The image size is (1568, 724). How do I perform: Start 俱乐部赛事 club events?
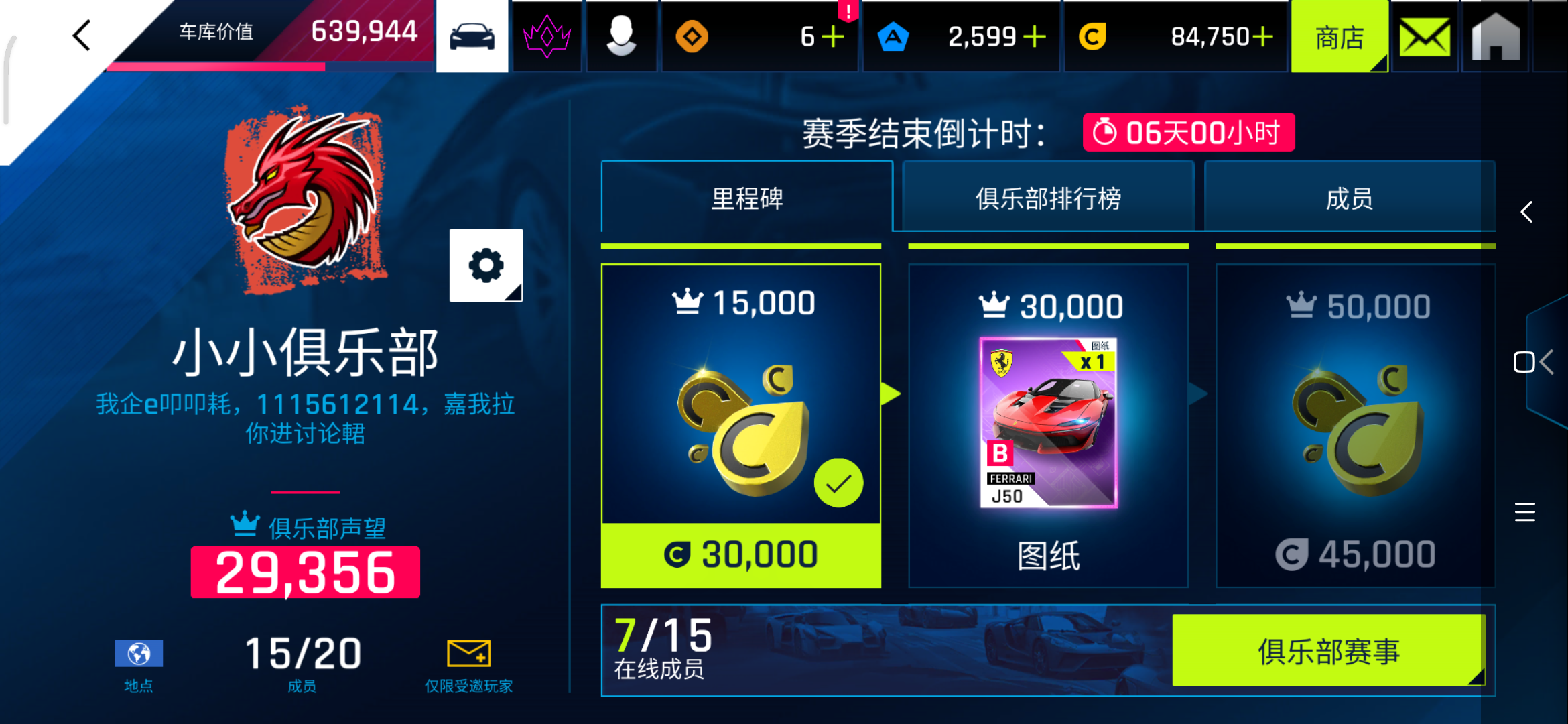(1329, 649)
